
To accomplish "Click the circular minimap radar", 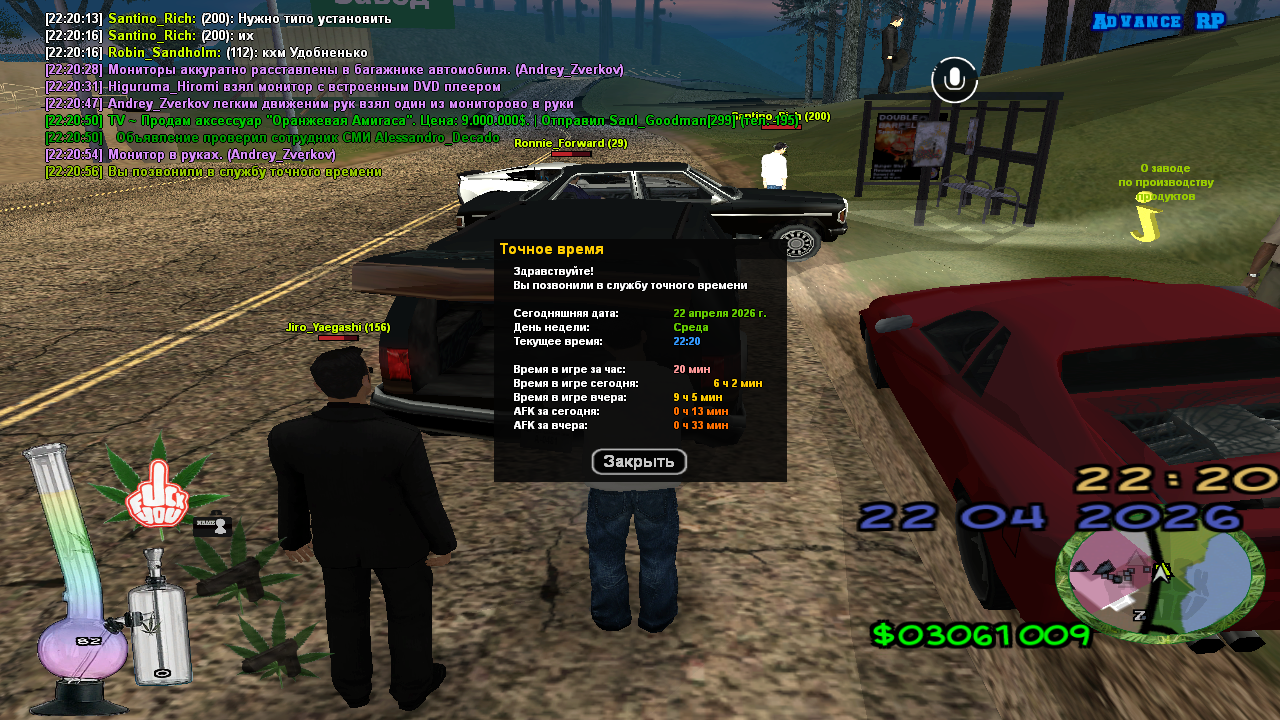I will click(x=1159, y=584).
